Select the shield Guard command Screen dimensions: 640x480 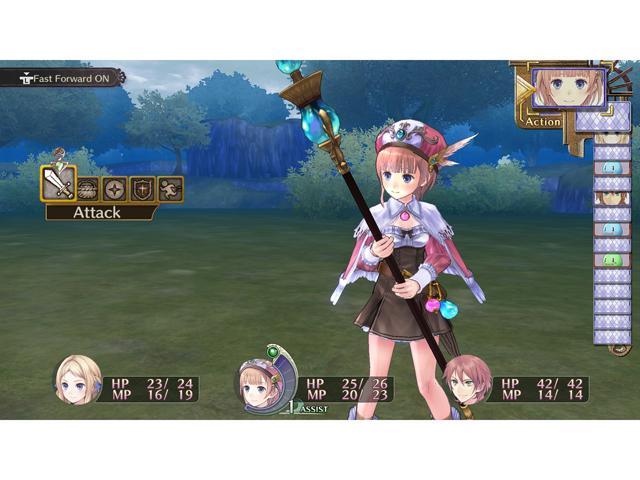(142, 188)
